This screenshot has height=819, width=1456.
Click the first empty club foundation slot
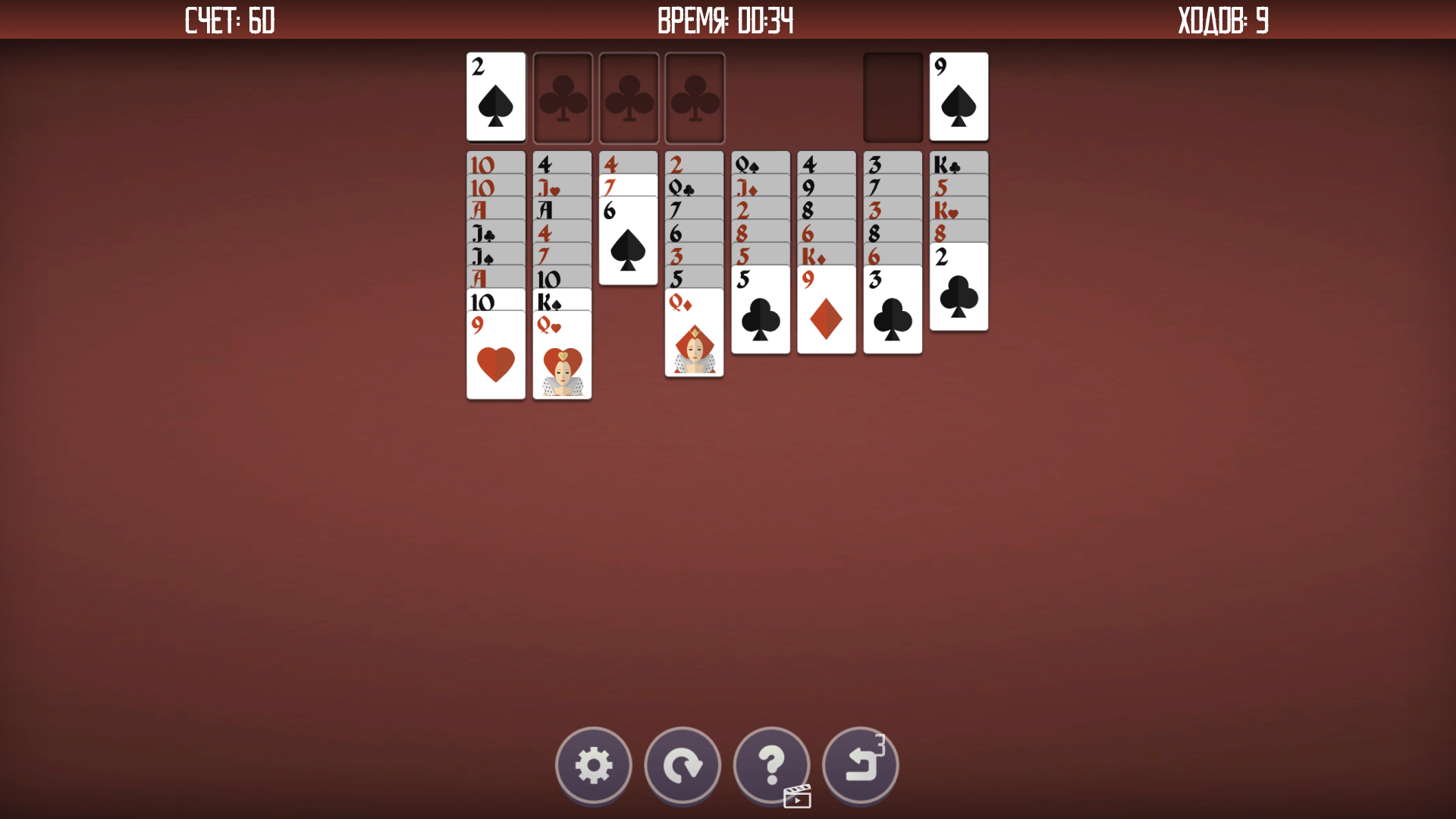(562, 97)
